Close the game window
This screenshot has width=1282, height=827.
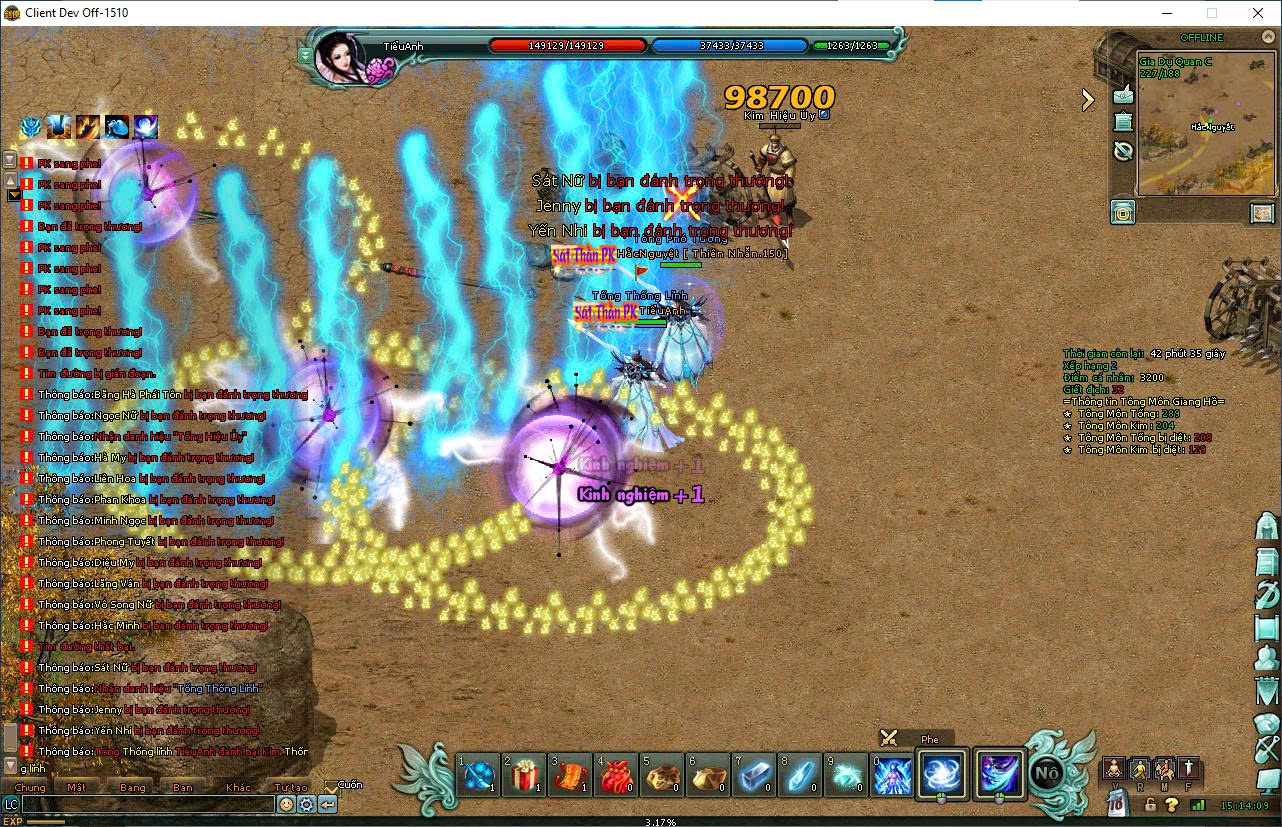click(1258, 13)
